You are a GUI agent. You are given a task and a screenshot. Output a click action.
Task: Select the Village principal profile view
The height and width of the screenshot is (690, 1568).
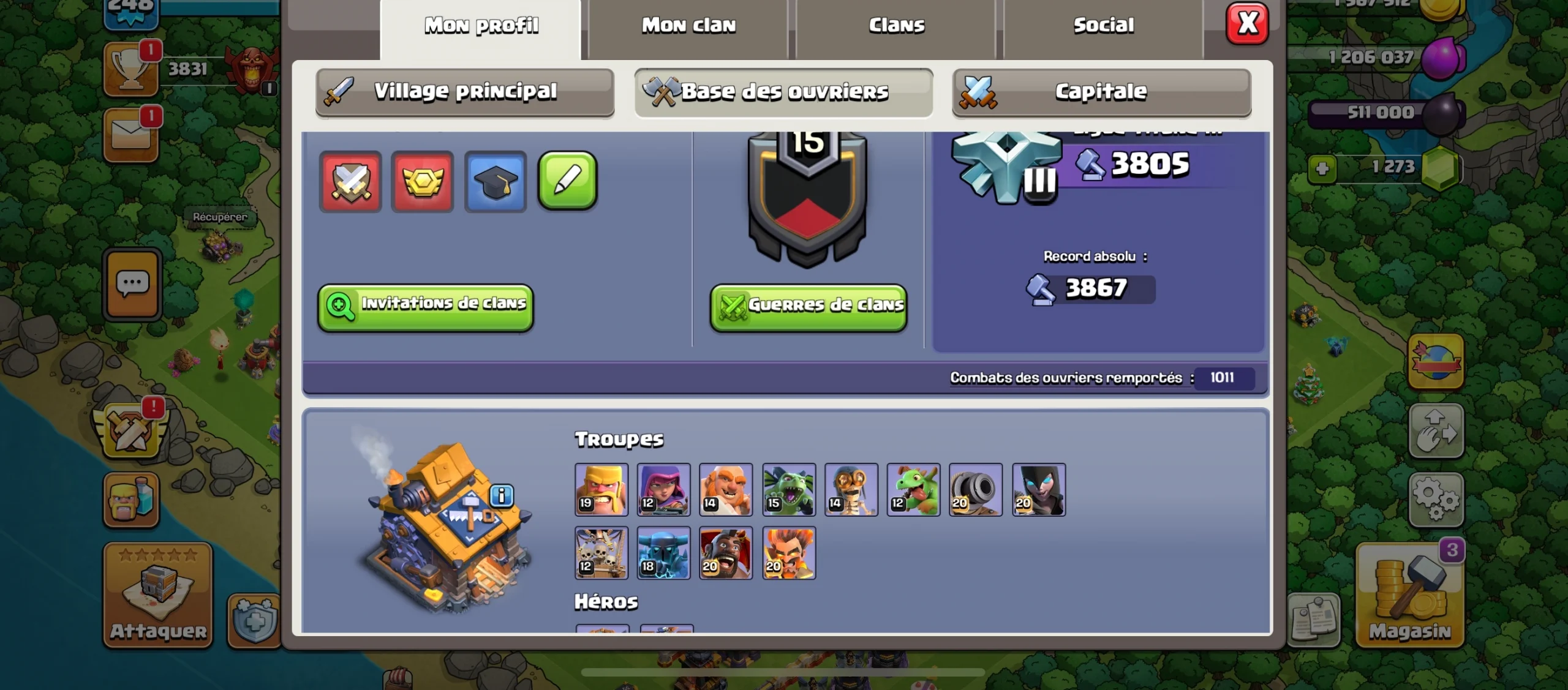465,92
